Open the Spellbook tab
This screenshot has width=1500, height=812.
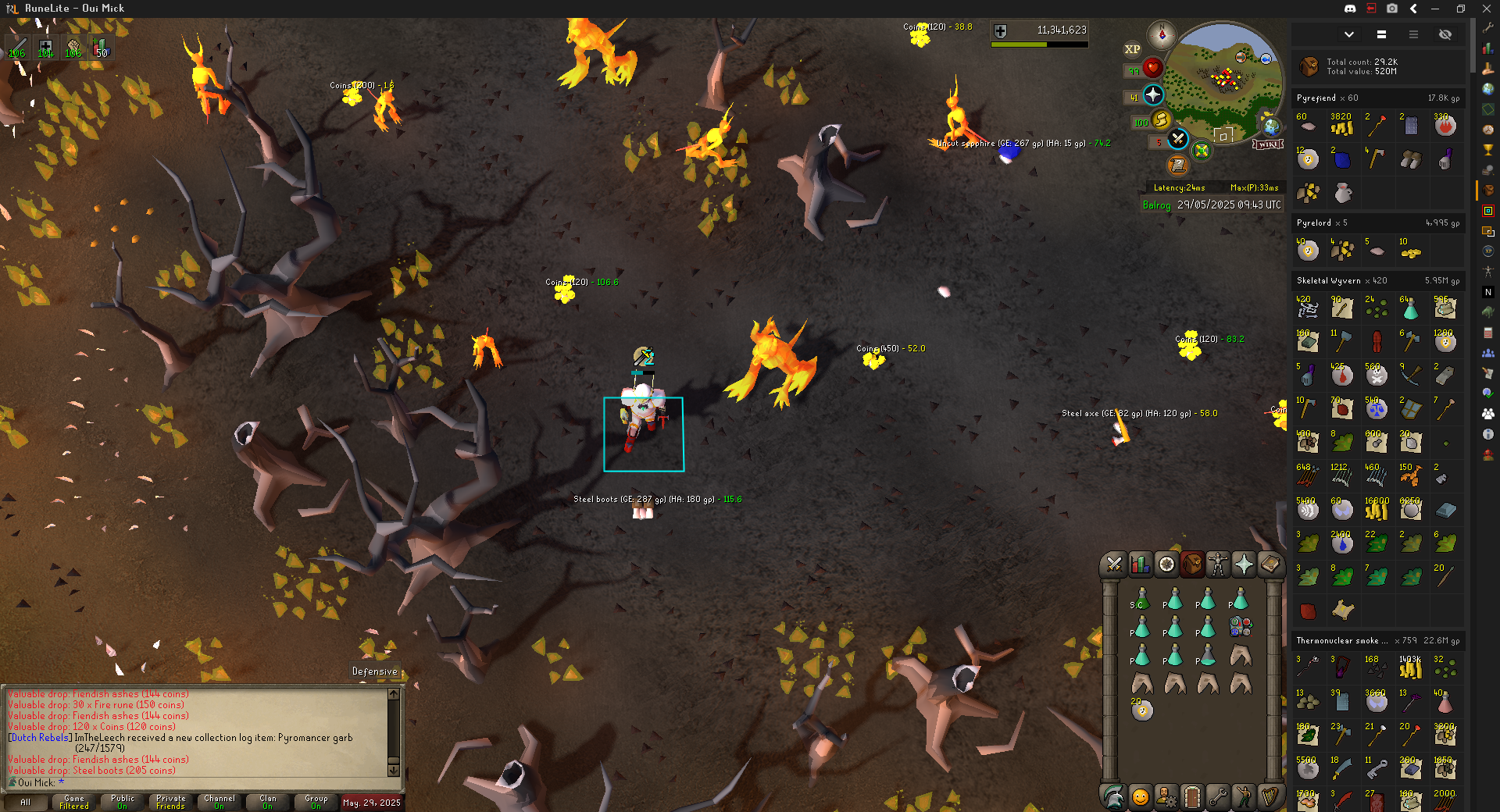[x=1270, y=564]
